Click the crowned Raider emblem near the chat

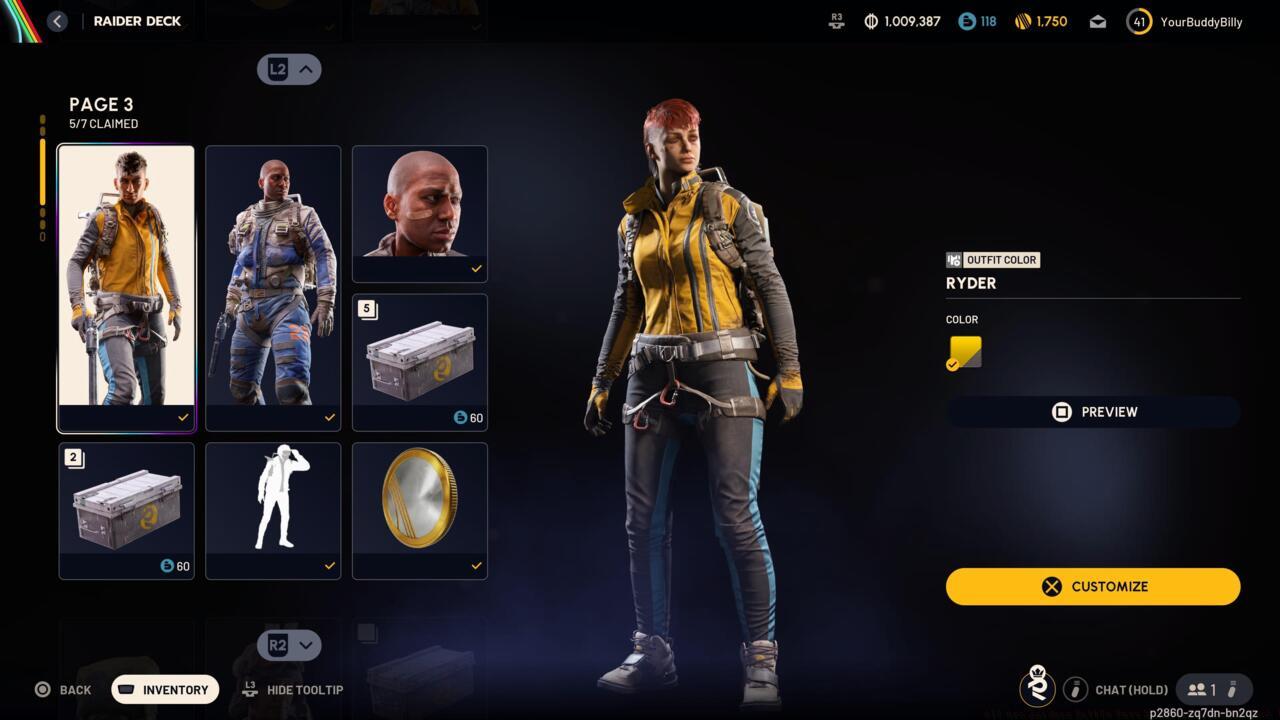pos(1038,689)
